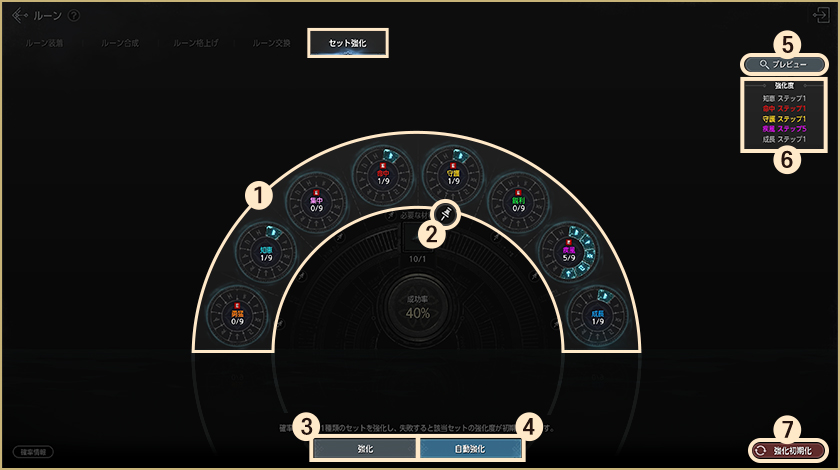
Task: Open the ルーン装着 tab
Action: [45, 44]
